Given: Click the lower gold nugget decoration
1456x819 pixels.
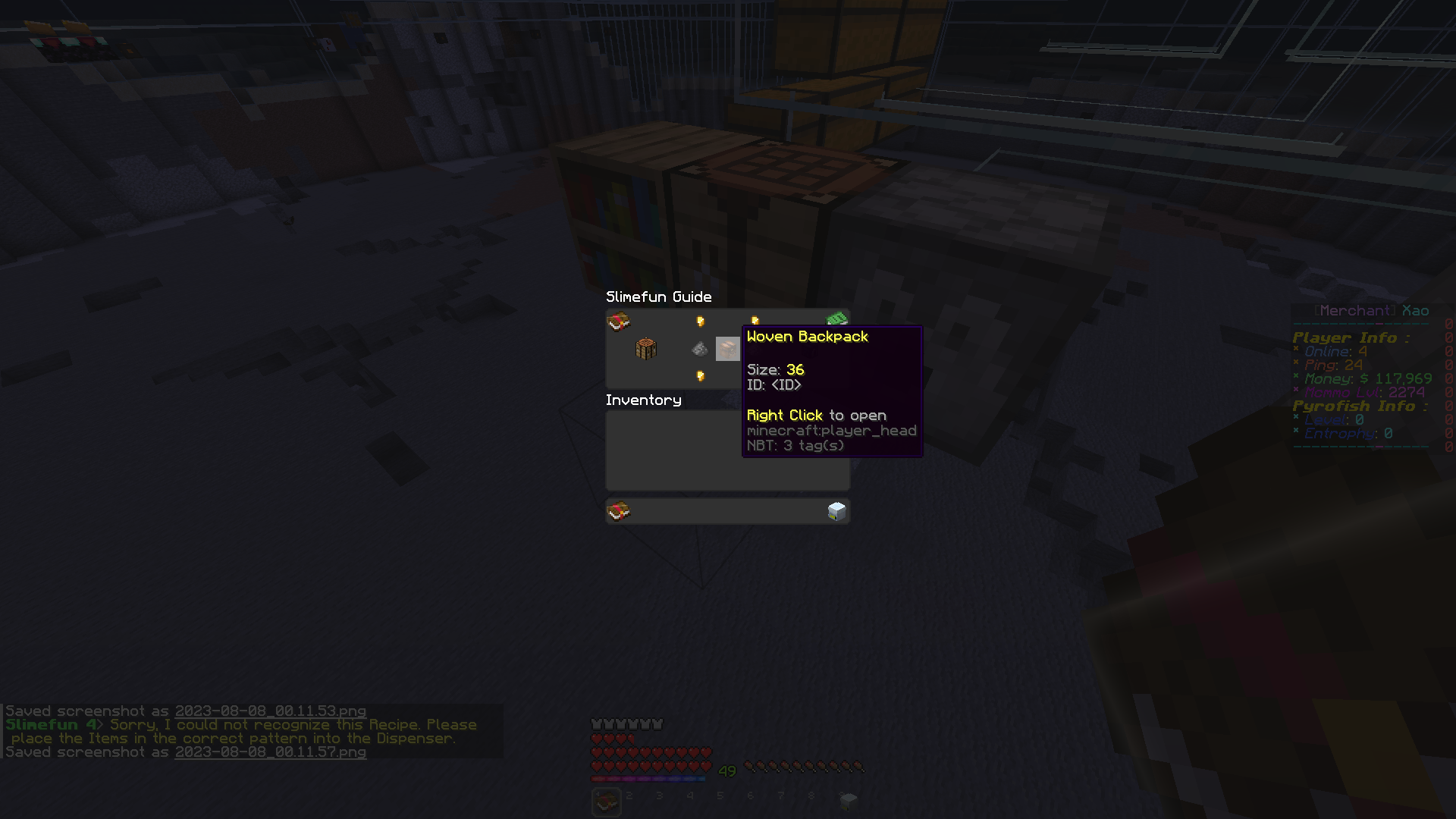Looking at the screenshot, I should click(x=699, y=376).
